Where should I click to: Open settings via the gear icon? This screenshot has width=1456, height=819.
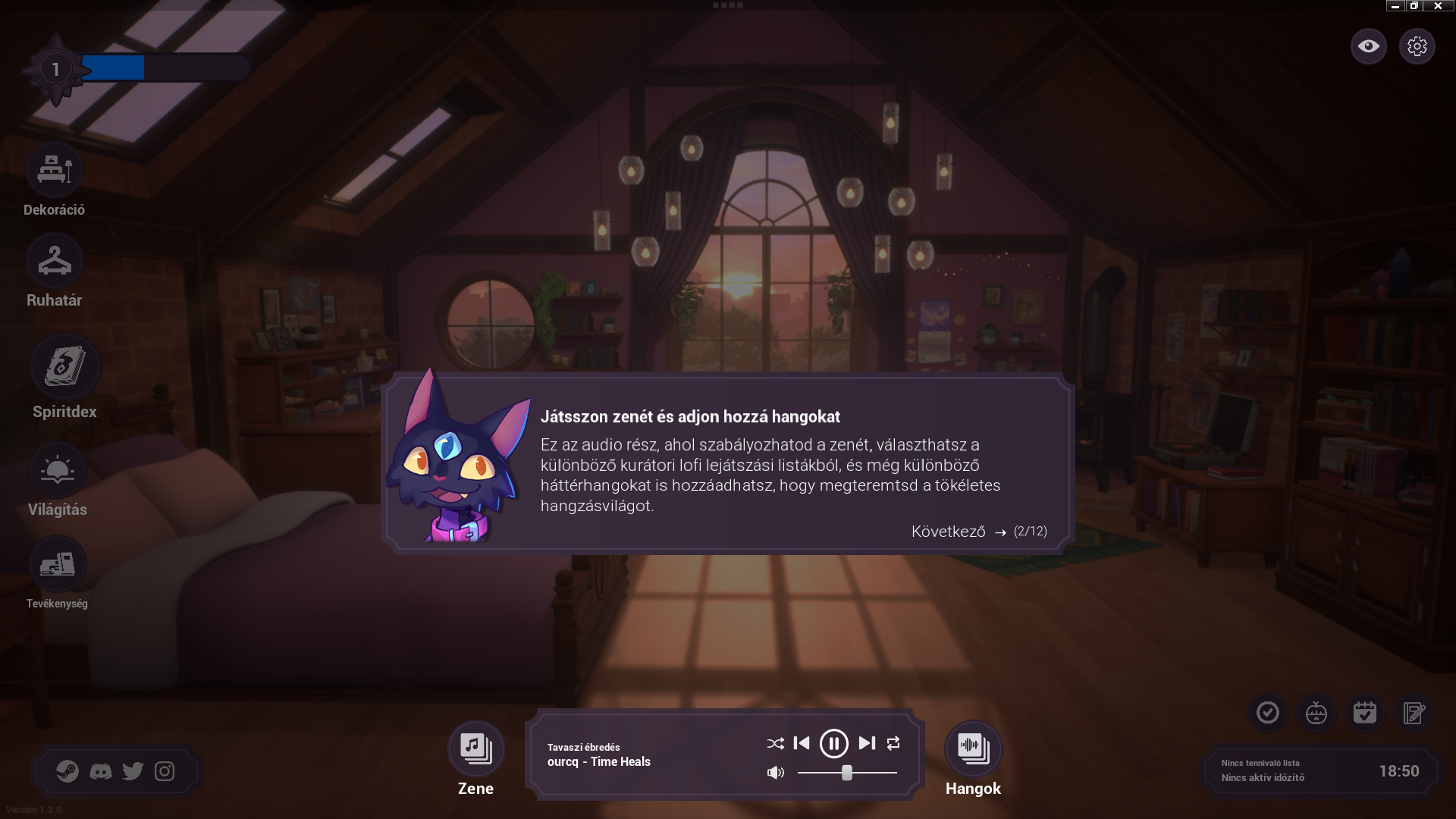click(1417, 46)
